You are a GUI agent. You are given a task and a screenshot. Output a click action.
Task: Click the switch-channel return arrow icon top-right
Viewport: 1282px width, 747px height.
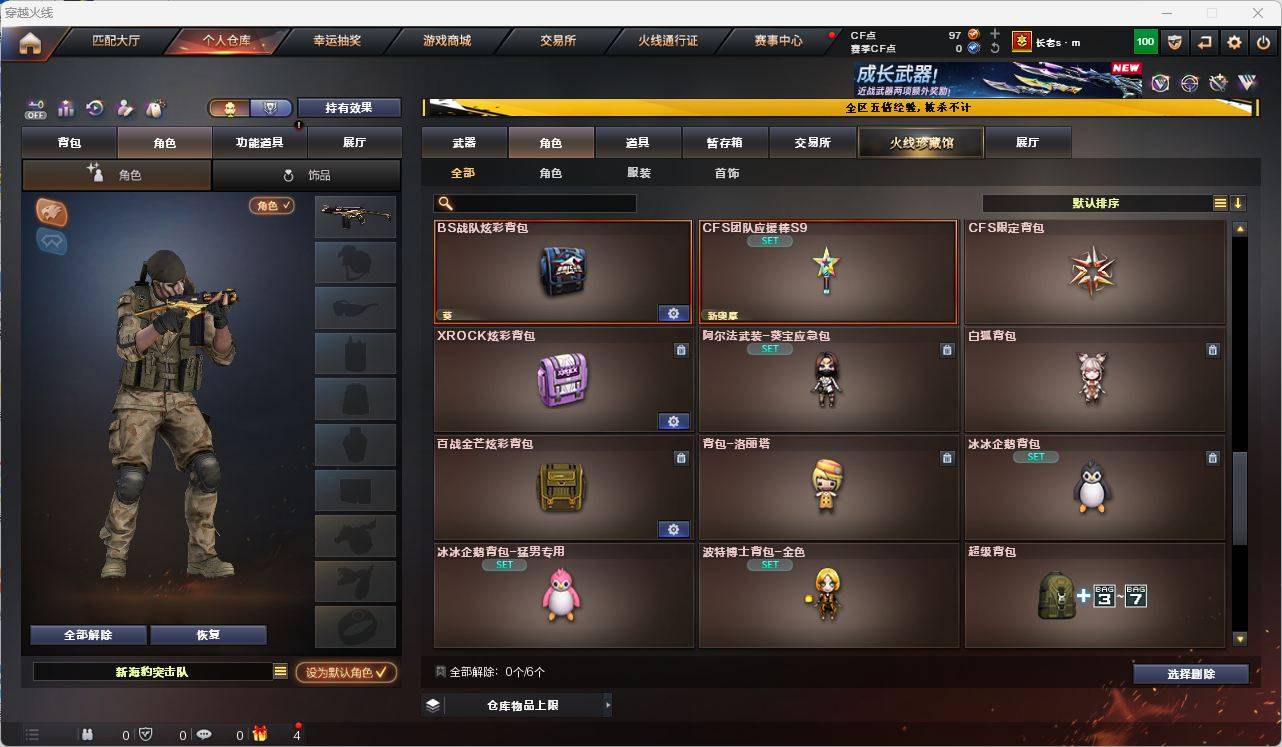[x=1203, y=41]
